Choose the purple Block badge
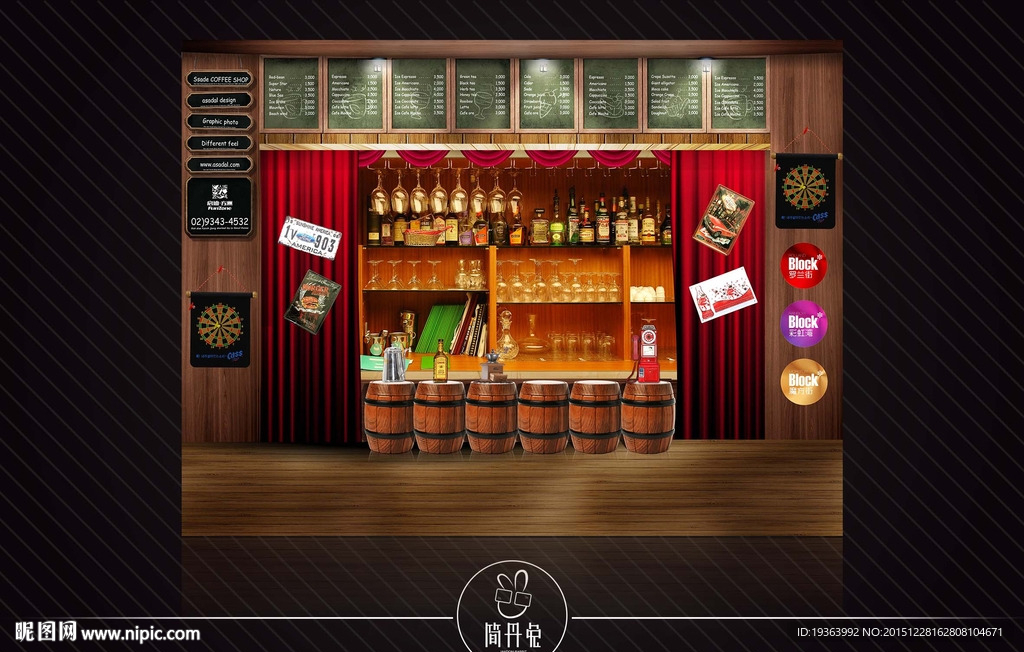Viewport: 1024px width, 652px height. click(804, 323)
